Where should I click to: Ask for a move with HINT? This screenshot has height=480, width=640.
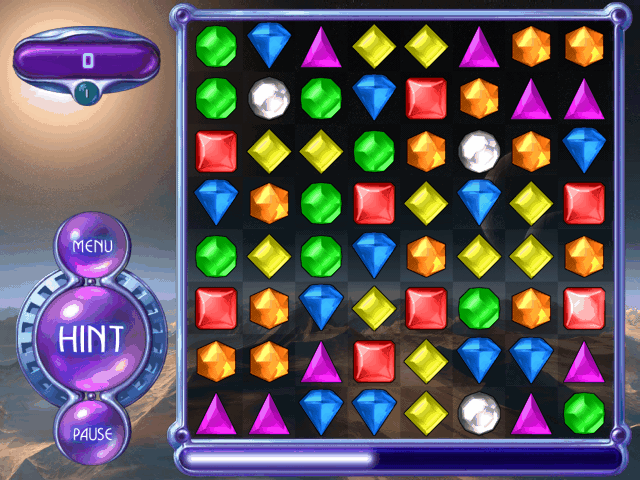(91, 339)
